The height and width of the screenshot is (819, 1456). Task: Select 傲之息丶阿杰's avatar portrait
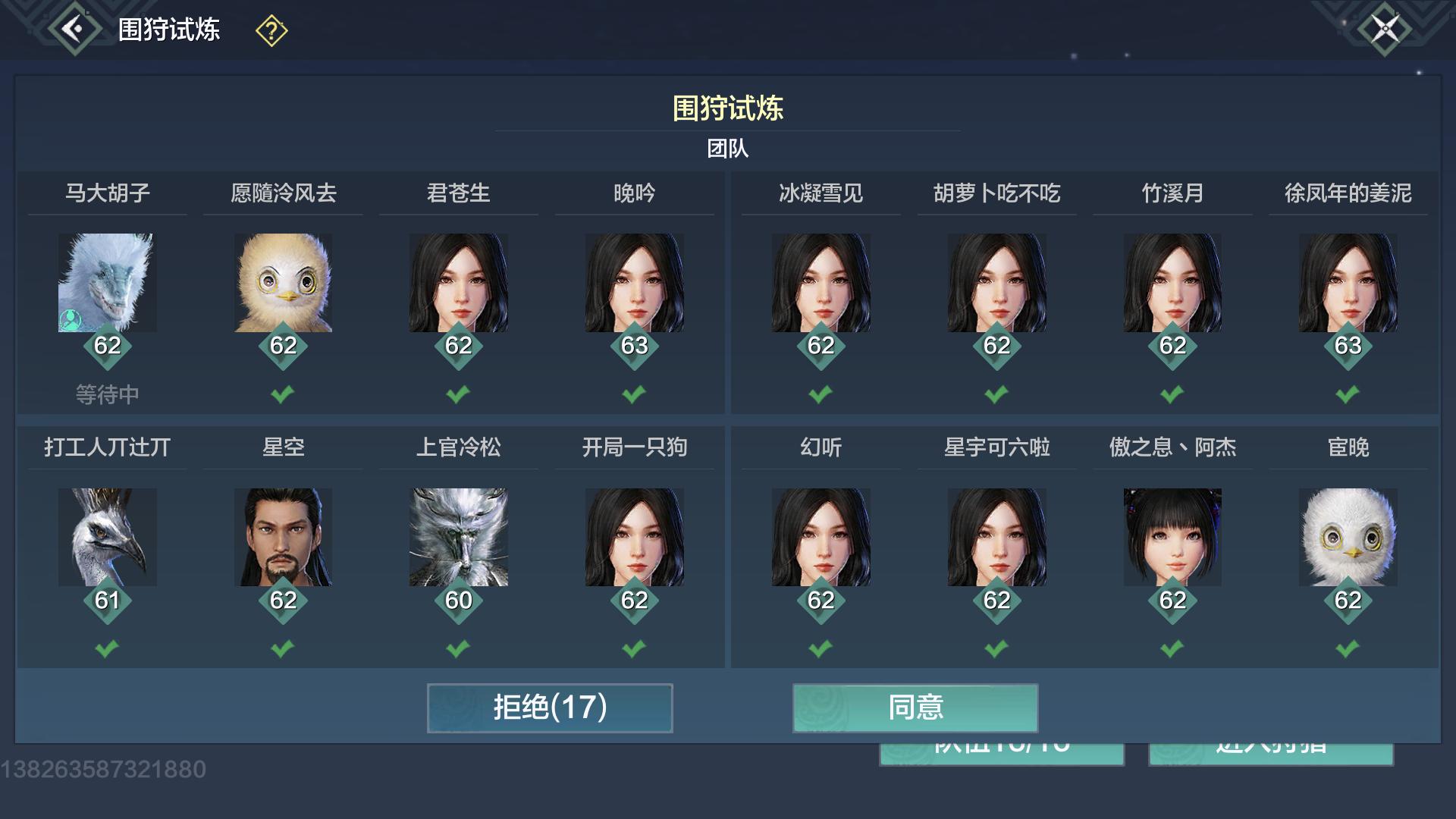1172,537
